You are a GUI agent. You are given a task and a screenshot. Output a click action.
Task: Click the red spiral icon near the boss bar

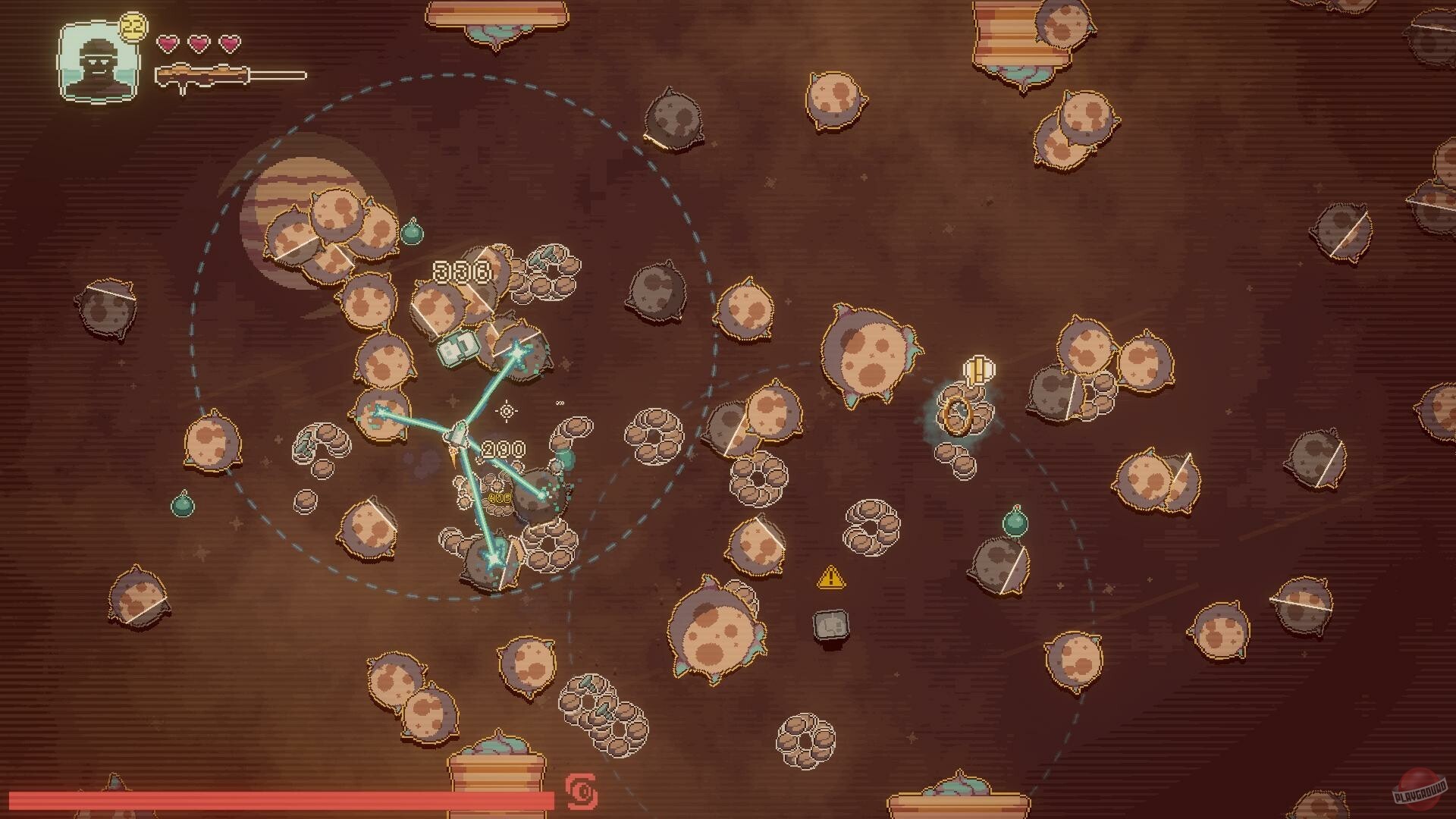coord(581,792)
